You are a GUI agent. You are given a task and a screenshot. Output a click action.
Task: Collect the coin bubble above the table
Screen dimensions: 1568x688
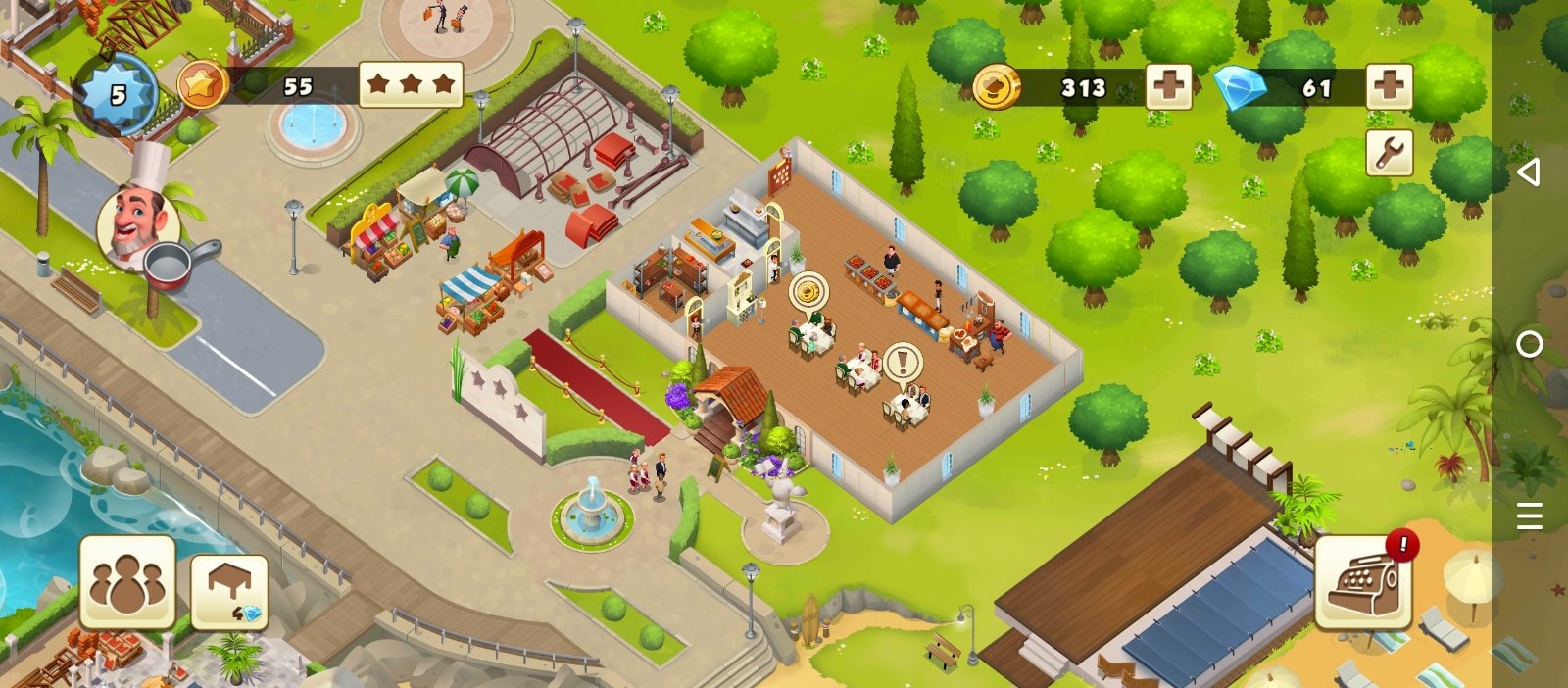click(x=808, y=291)
